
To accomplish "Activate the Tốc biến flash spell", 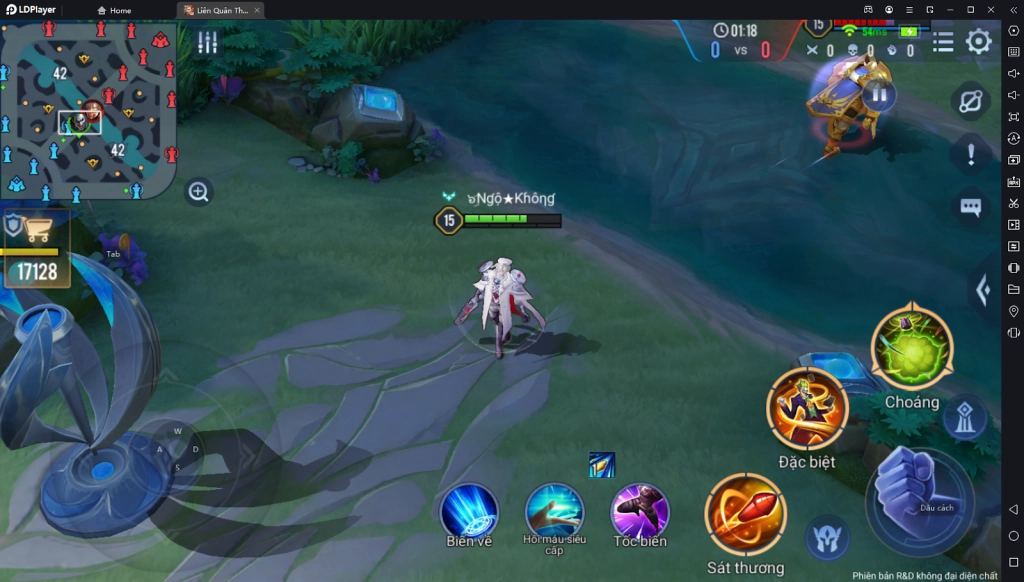I will tap(640, 510).
